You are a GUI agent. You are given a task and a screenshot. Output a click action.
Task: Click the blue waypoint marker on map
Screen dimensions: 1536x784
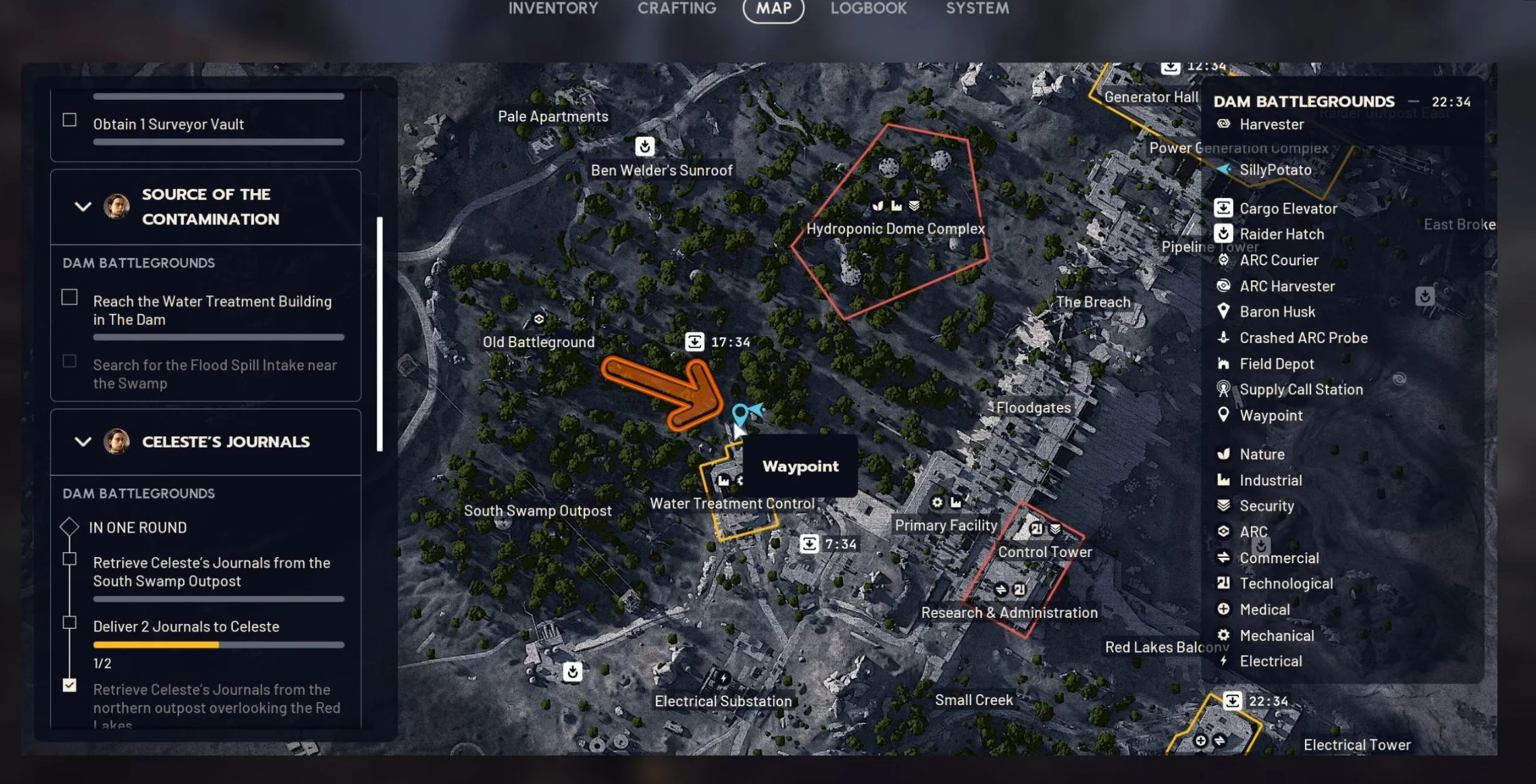(x=740, y=413)
